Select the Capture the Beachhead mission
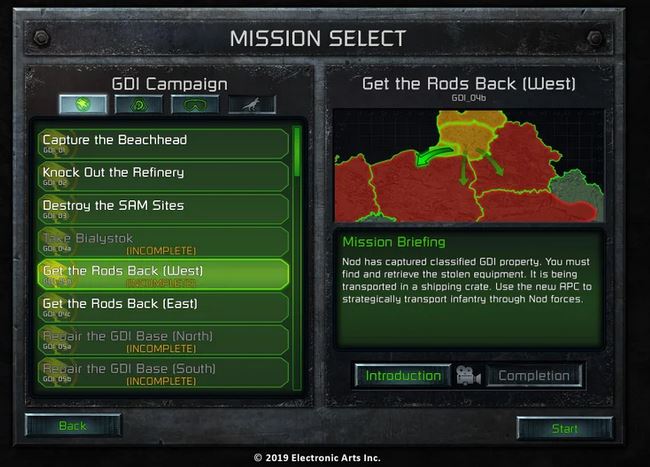 (164, 141)
